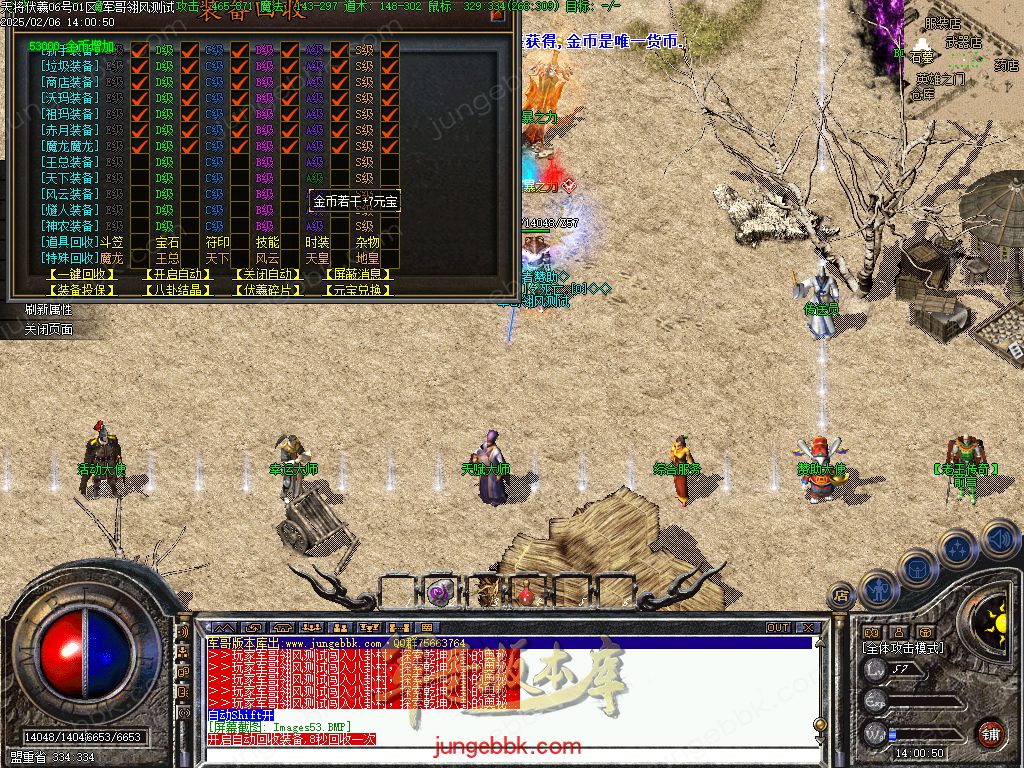Click 刷新属性 to refresh attributes
1024x768 pixels.
tap(48, 310)
